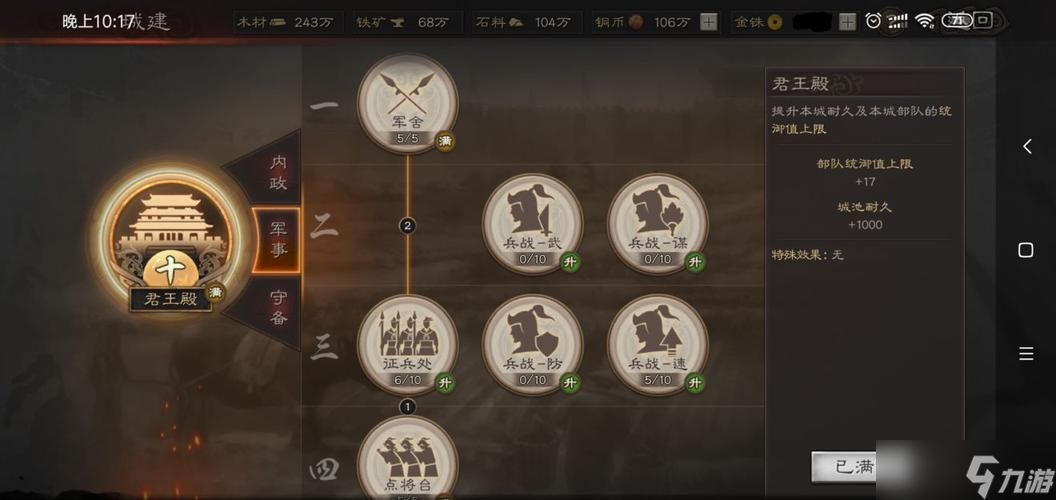Choose the 军舍 building node

[407, 103]
